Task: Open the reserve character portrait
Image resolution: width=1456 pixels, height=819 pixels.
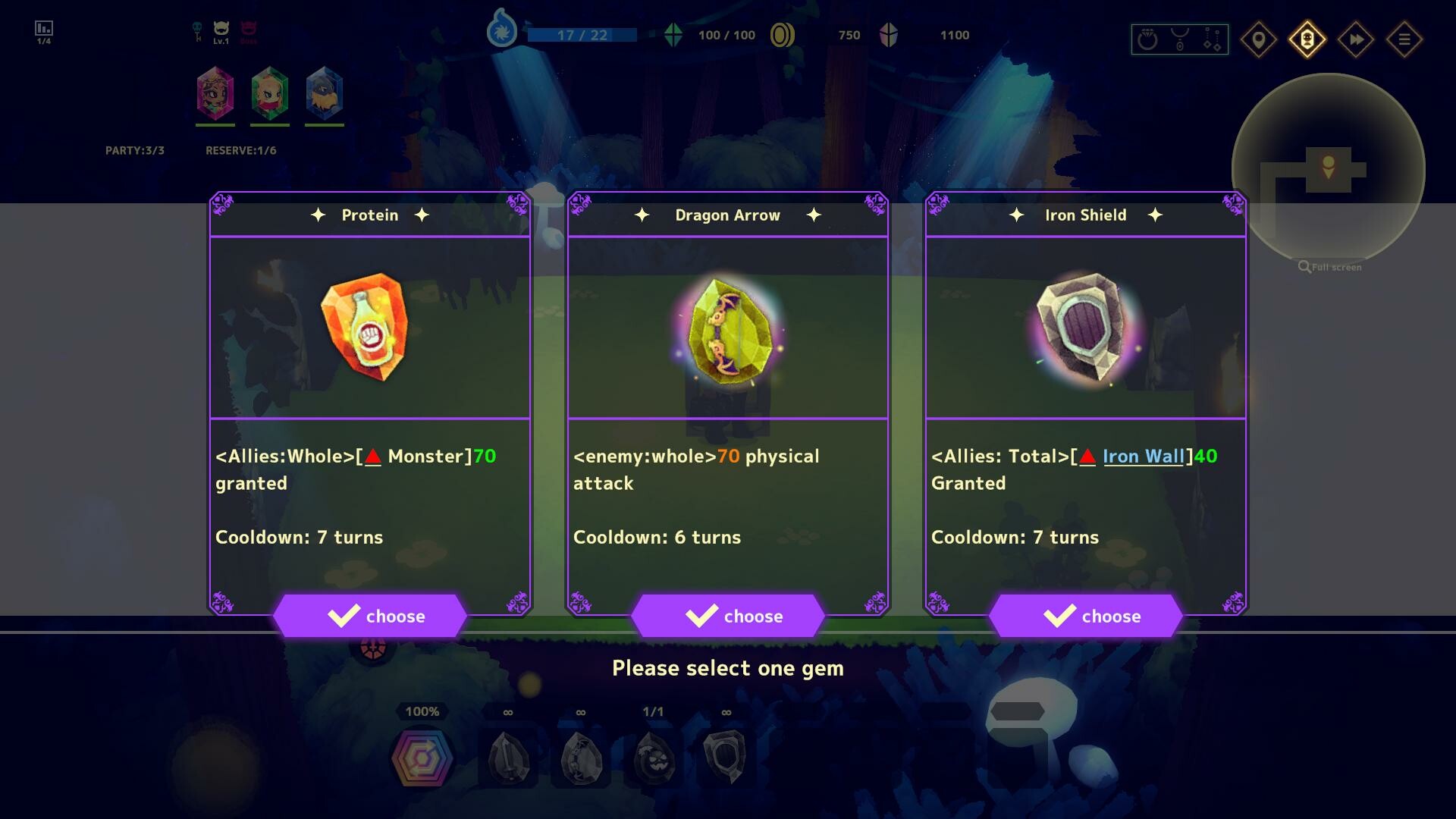Action: pos(325,93)
